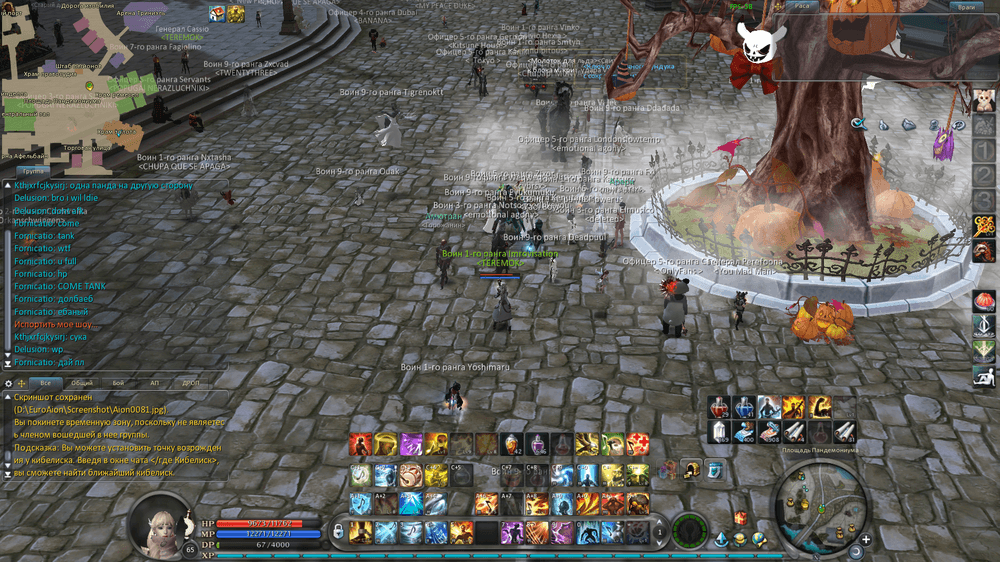
Task: Open the "Враги" enemies tab
Action: pyautogui.click(x=967, y=6)
